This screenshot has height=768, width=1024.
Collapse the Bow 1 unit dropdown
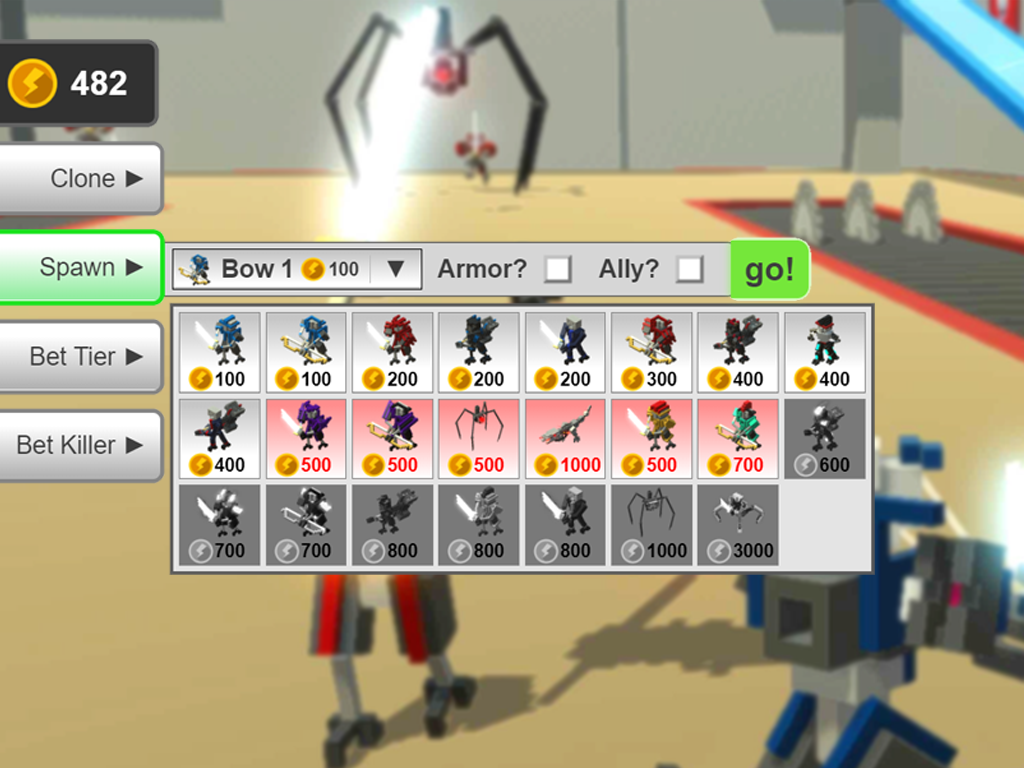tap(395, 269)
